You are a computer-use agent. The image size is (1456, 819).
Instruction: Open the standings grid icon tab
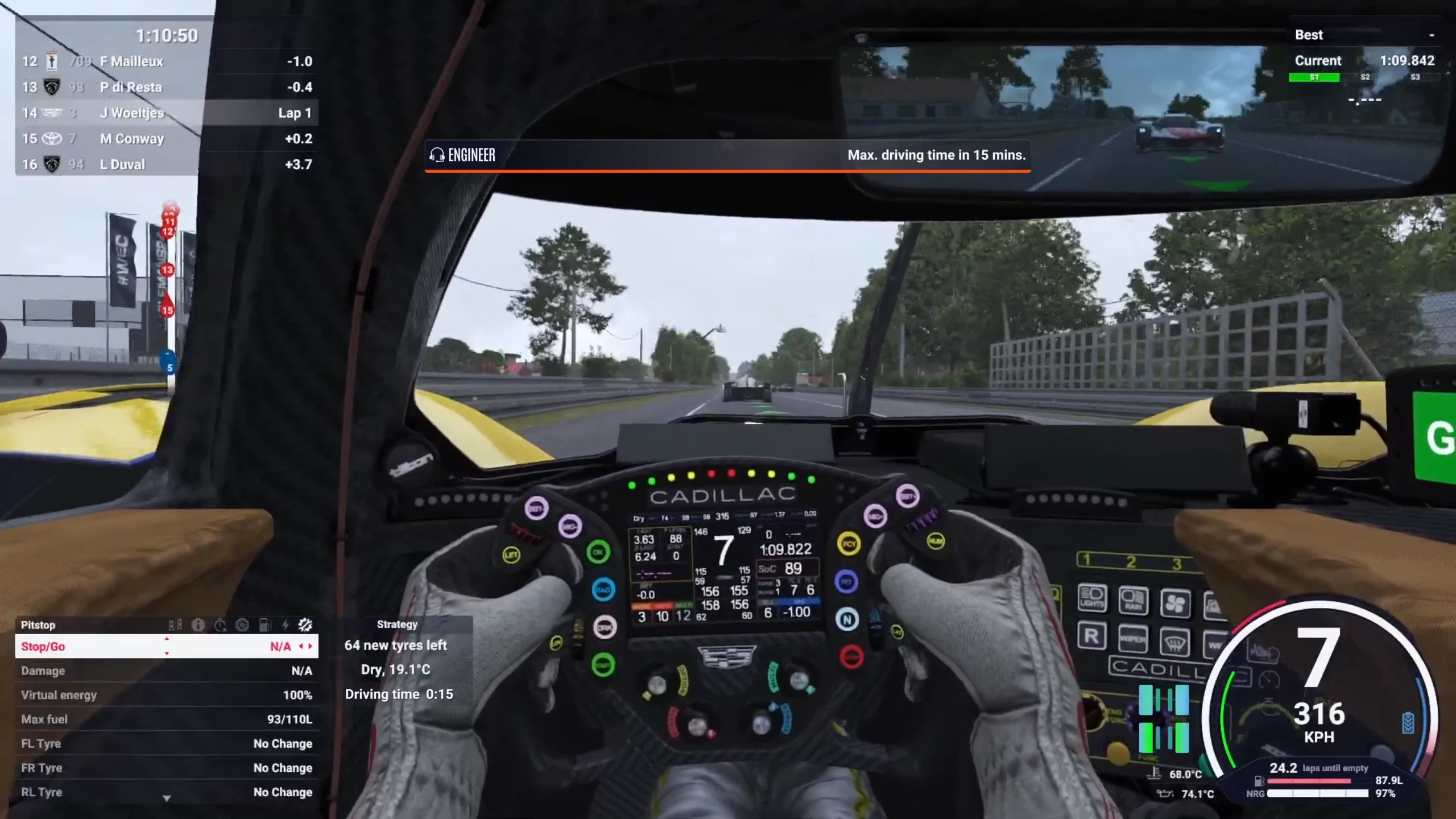click(x=175, y=625)
